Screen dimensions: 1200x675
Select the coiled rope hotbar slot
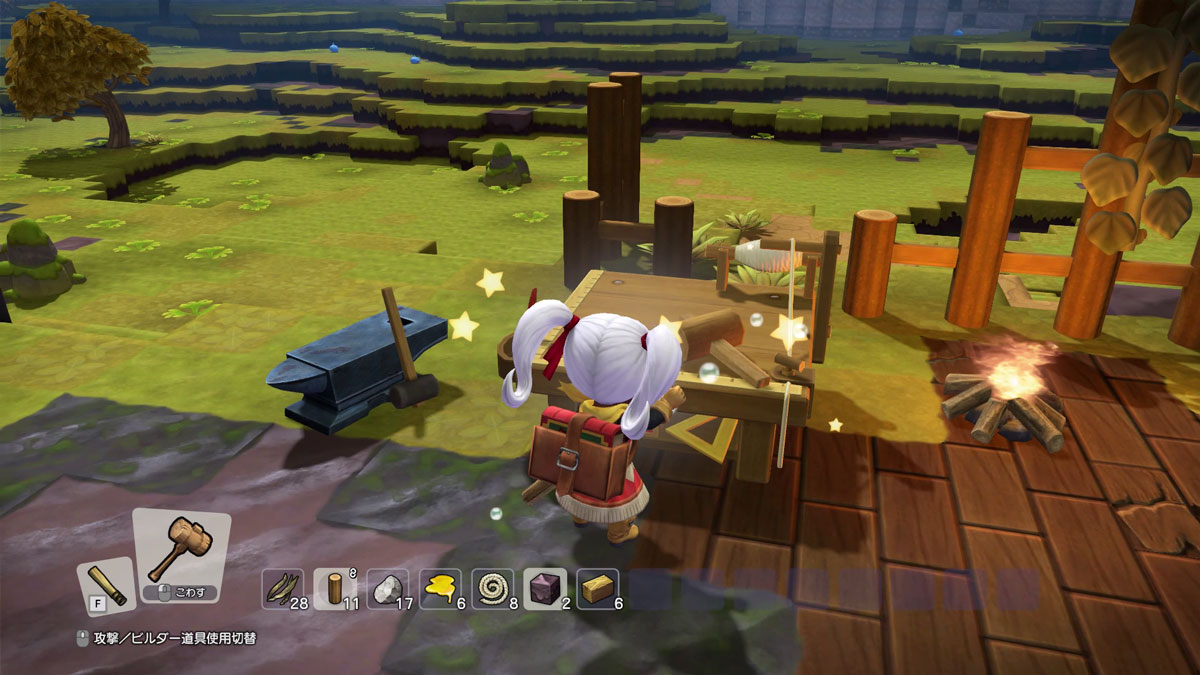[x=492, y=589]
